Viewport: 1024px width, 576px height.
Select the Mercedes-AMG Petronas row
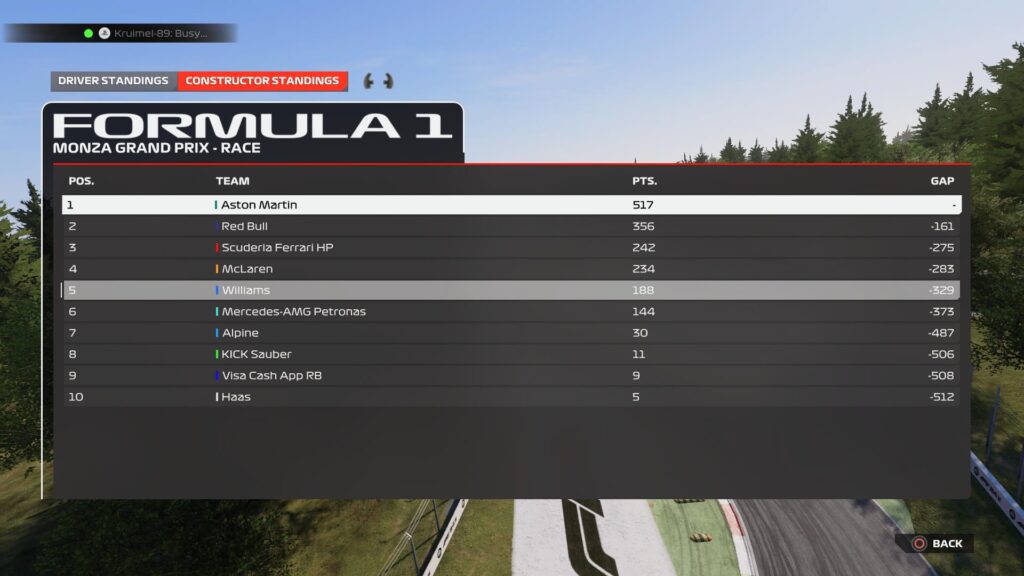click(x=511, y=312)
